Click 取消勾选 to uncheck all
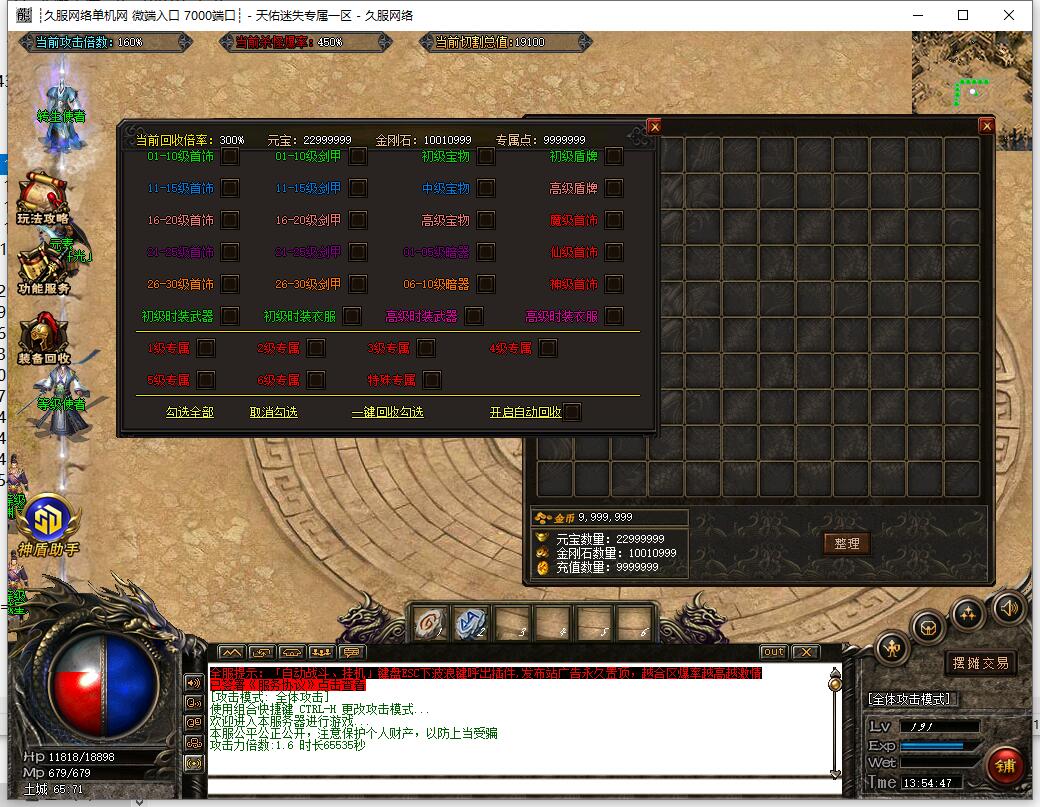 [273, 412]
